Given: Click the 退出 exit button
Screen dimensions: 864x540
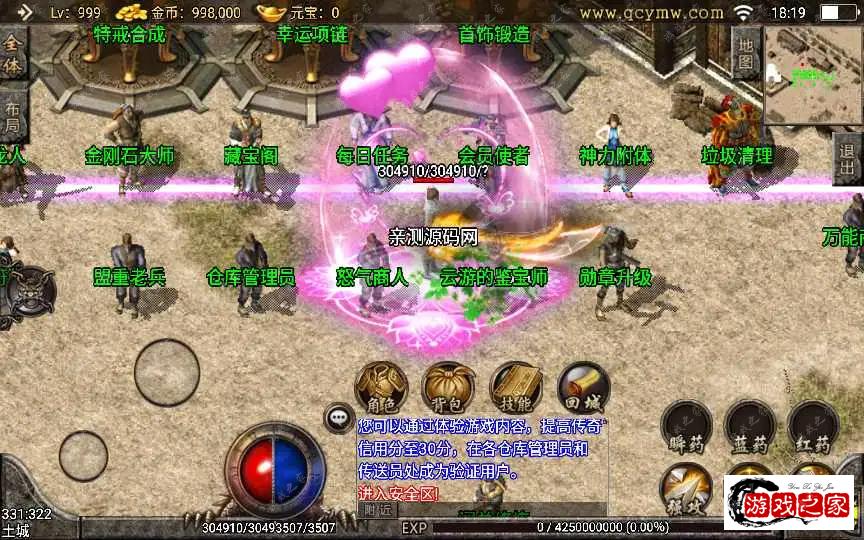Looking at the screenshot, I should click(x=848, y=159).
